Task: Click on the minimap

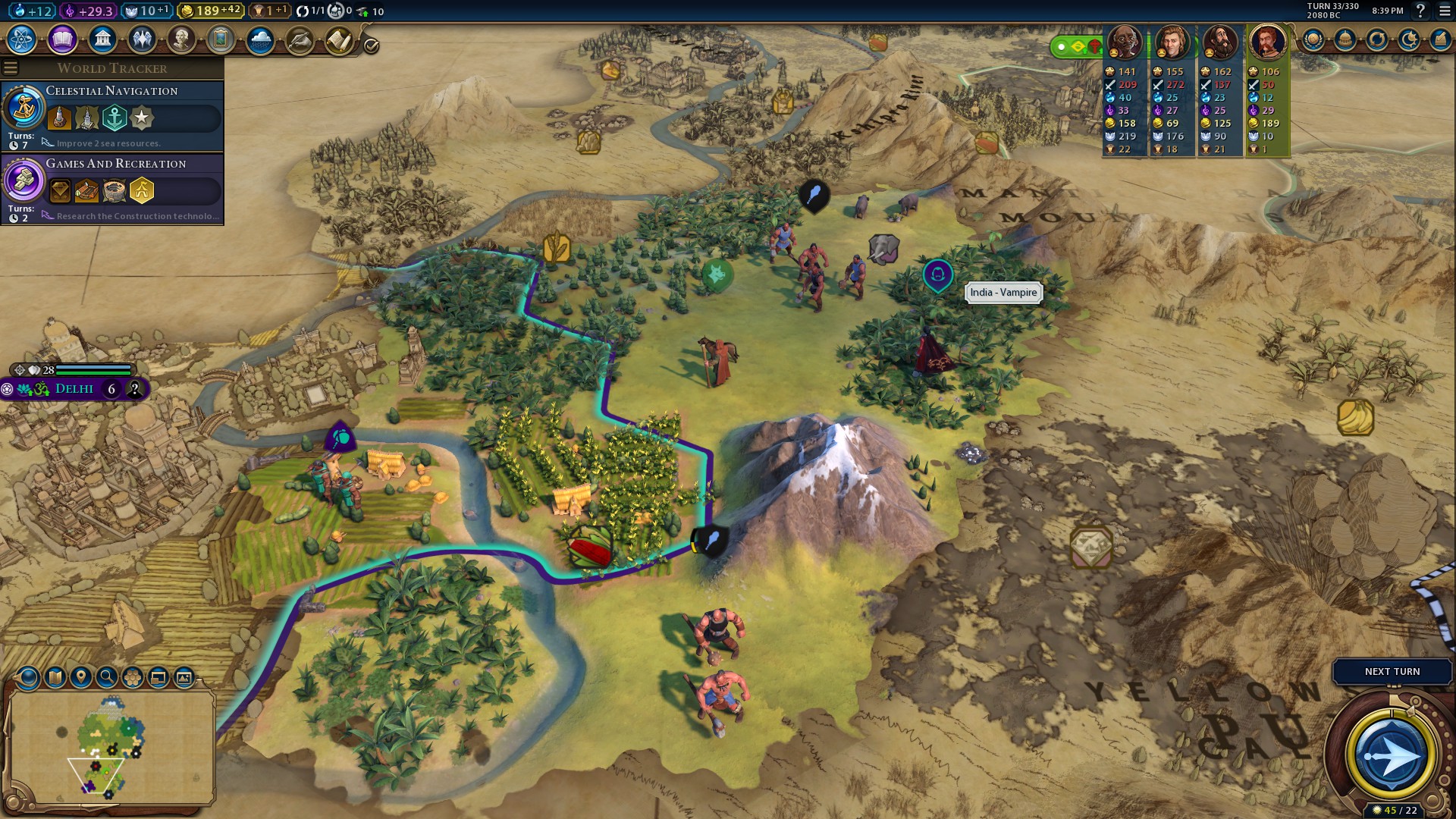Action: pos(111,747)
